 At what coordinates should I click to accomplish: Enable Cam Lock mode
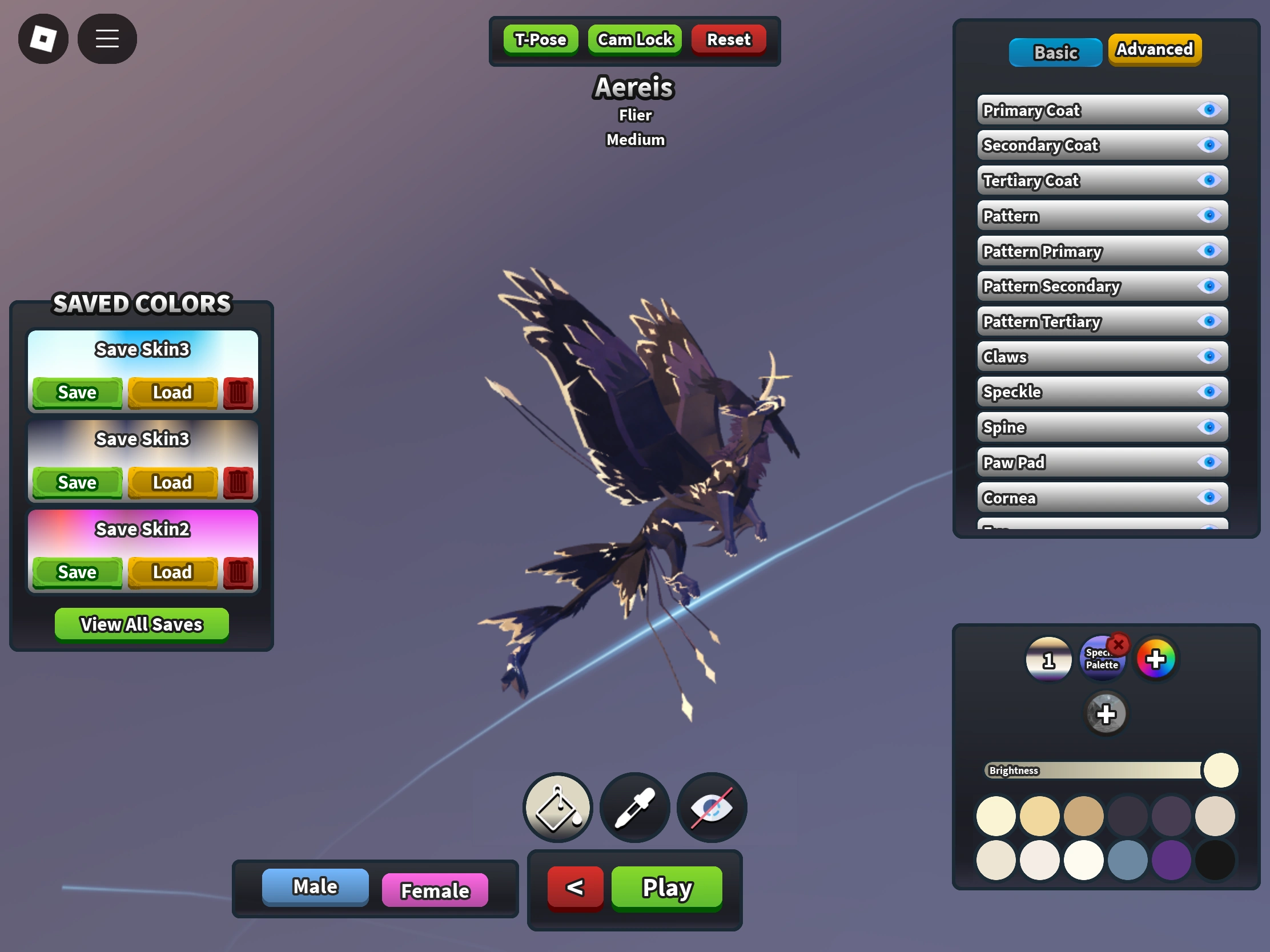pos(634,39)
